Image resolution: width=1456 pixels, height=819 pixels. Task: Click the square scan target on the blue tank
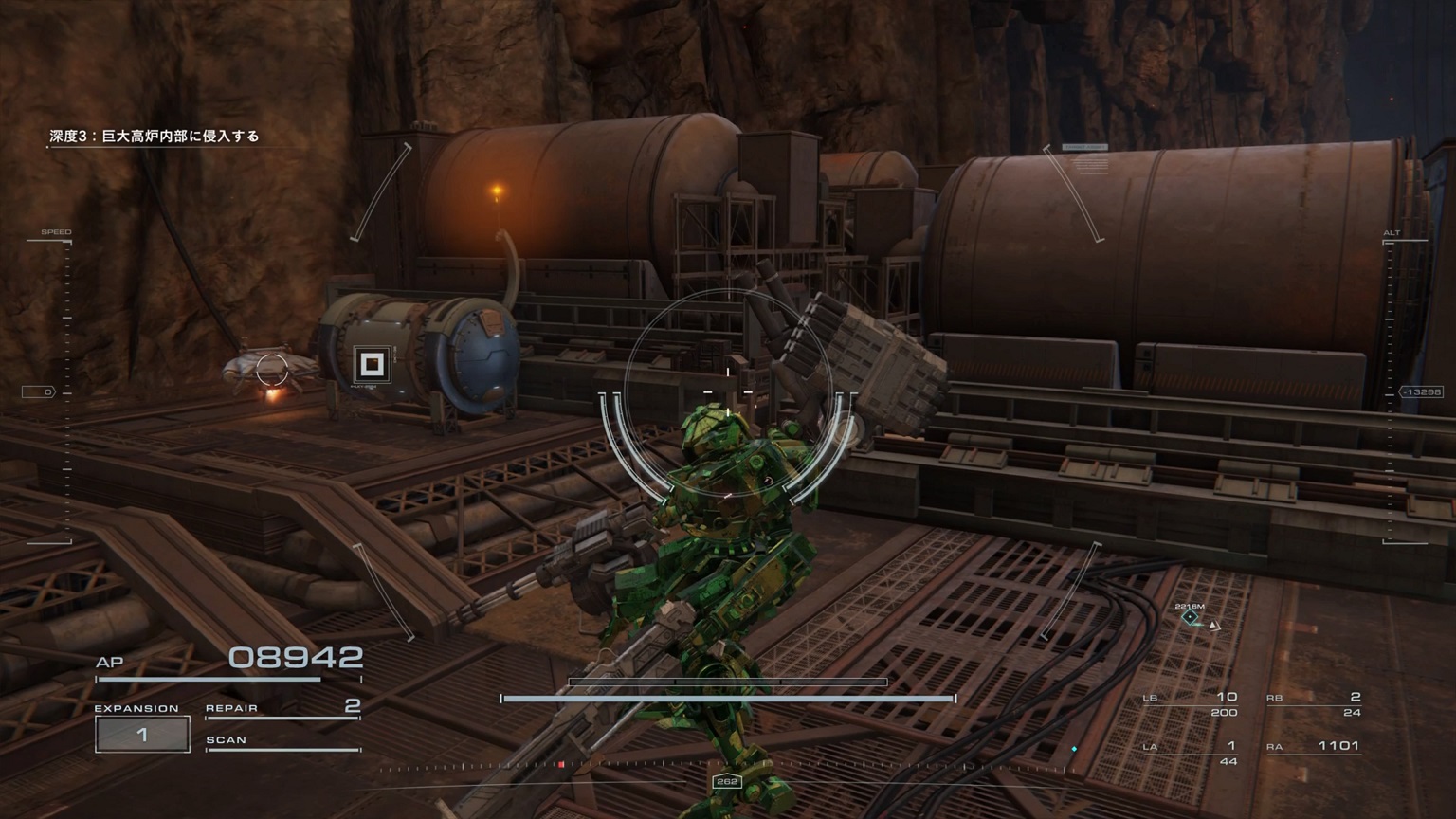pyautogui.click(x=372, y=363)
